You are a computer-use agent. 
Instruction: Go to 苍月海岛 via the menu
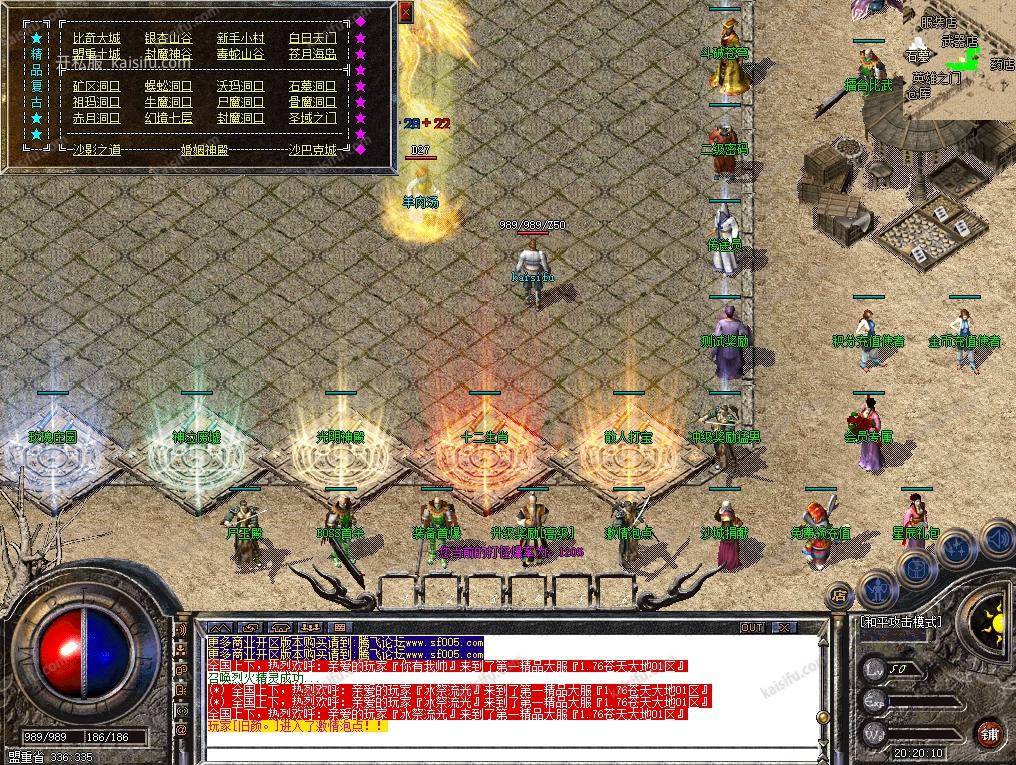coord(312,54)
